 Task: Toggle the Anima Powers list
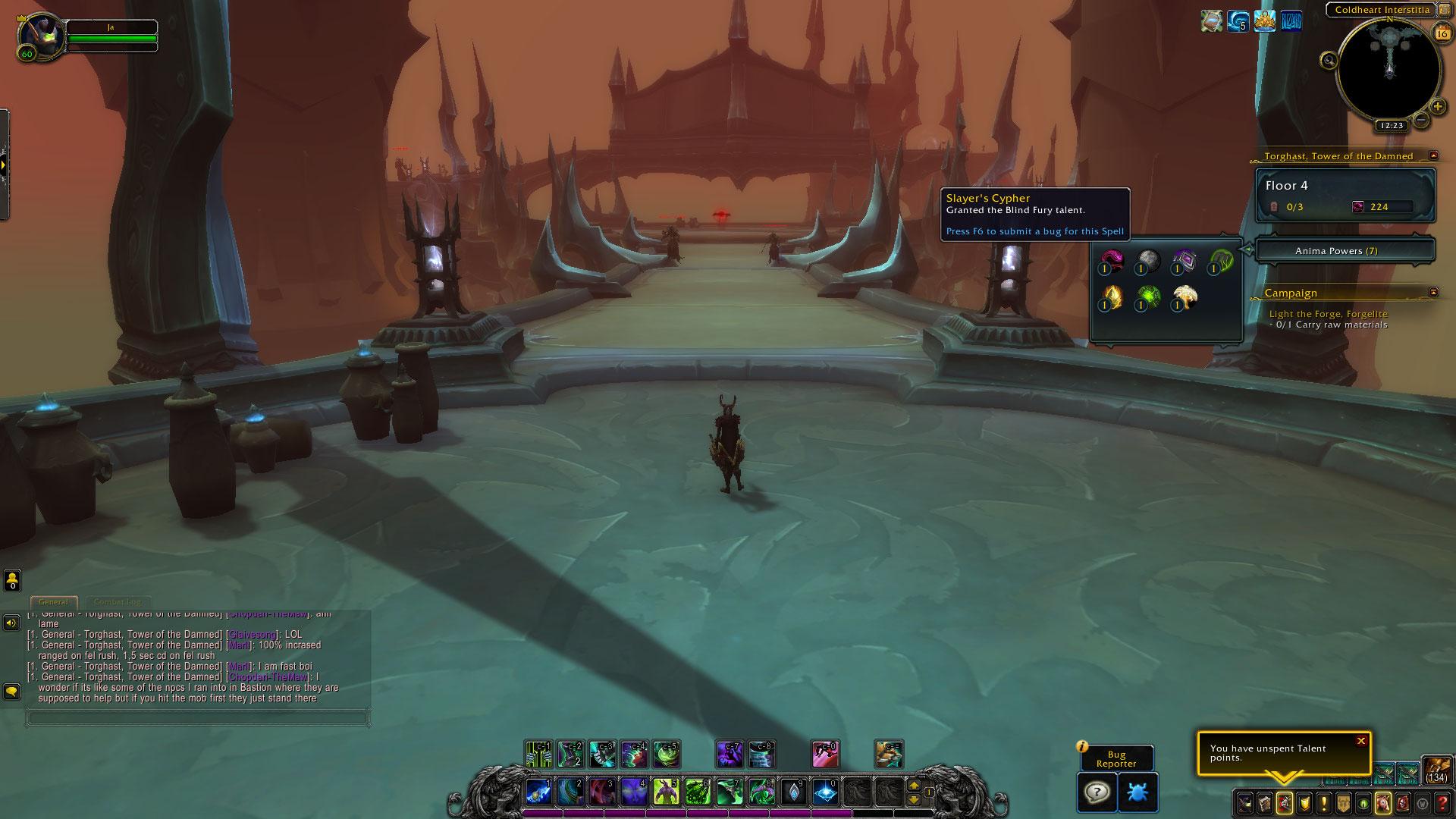(1345, 251)
